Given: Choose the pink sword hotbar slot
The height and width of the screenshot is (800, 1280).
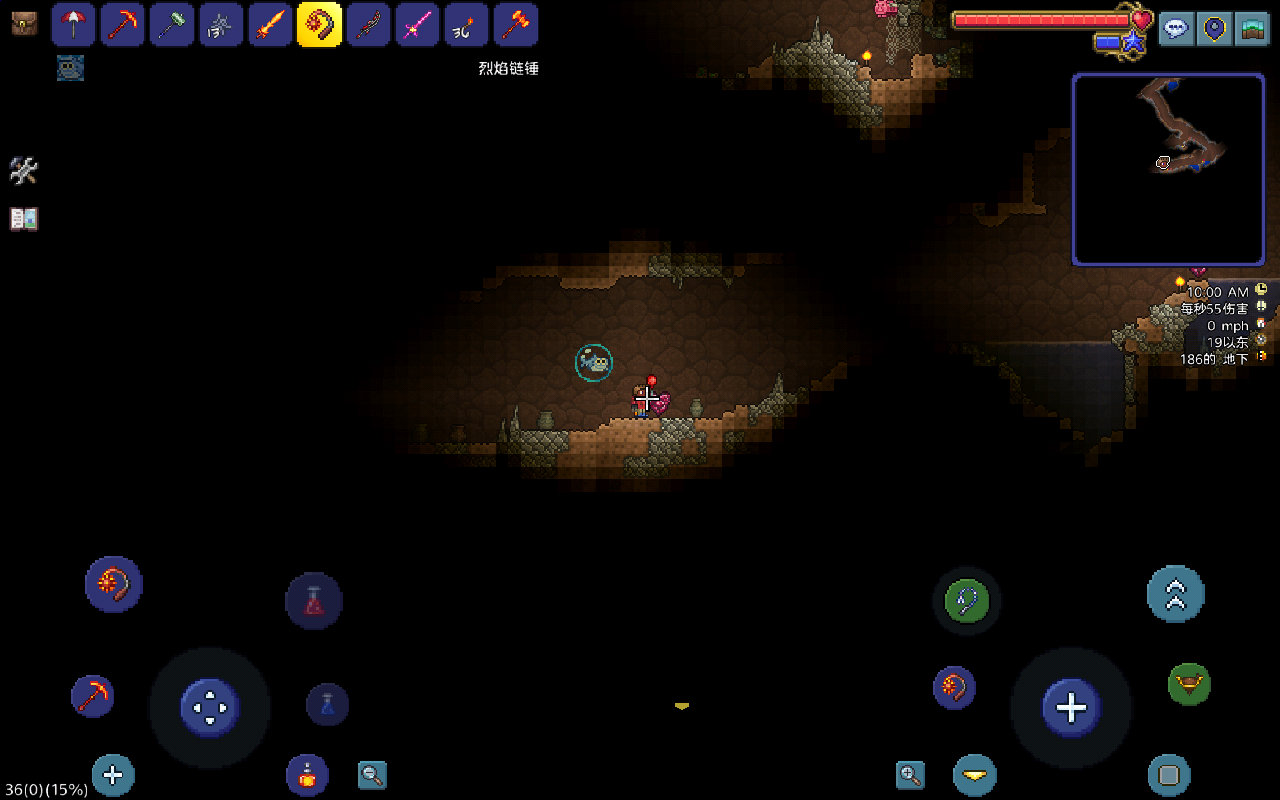Looking at the screenshot, I should [x=417, y=25].
